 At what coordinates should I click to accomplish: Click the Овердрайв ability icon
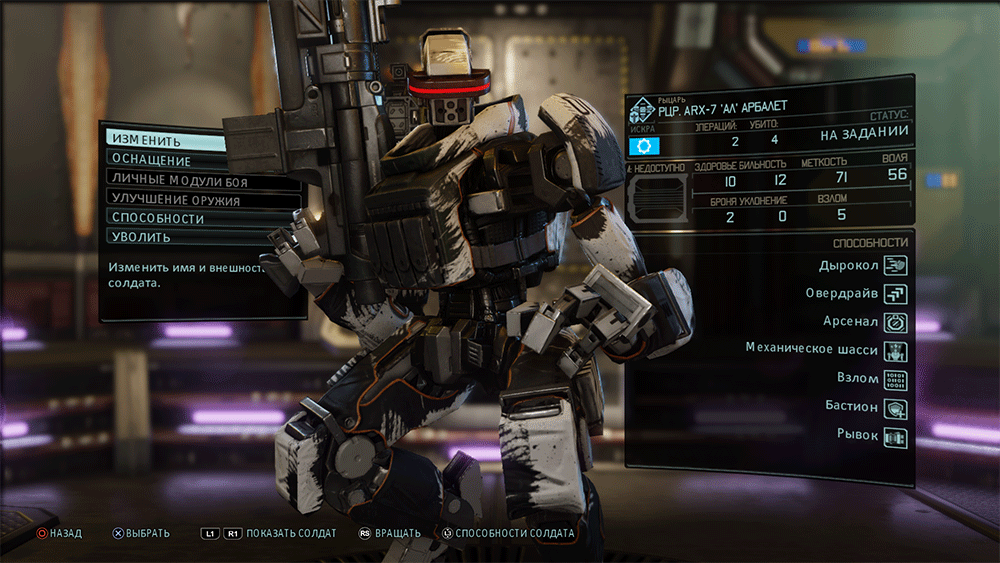tap(895, 294)
